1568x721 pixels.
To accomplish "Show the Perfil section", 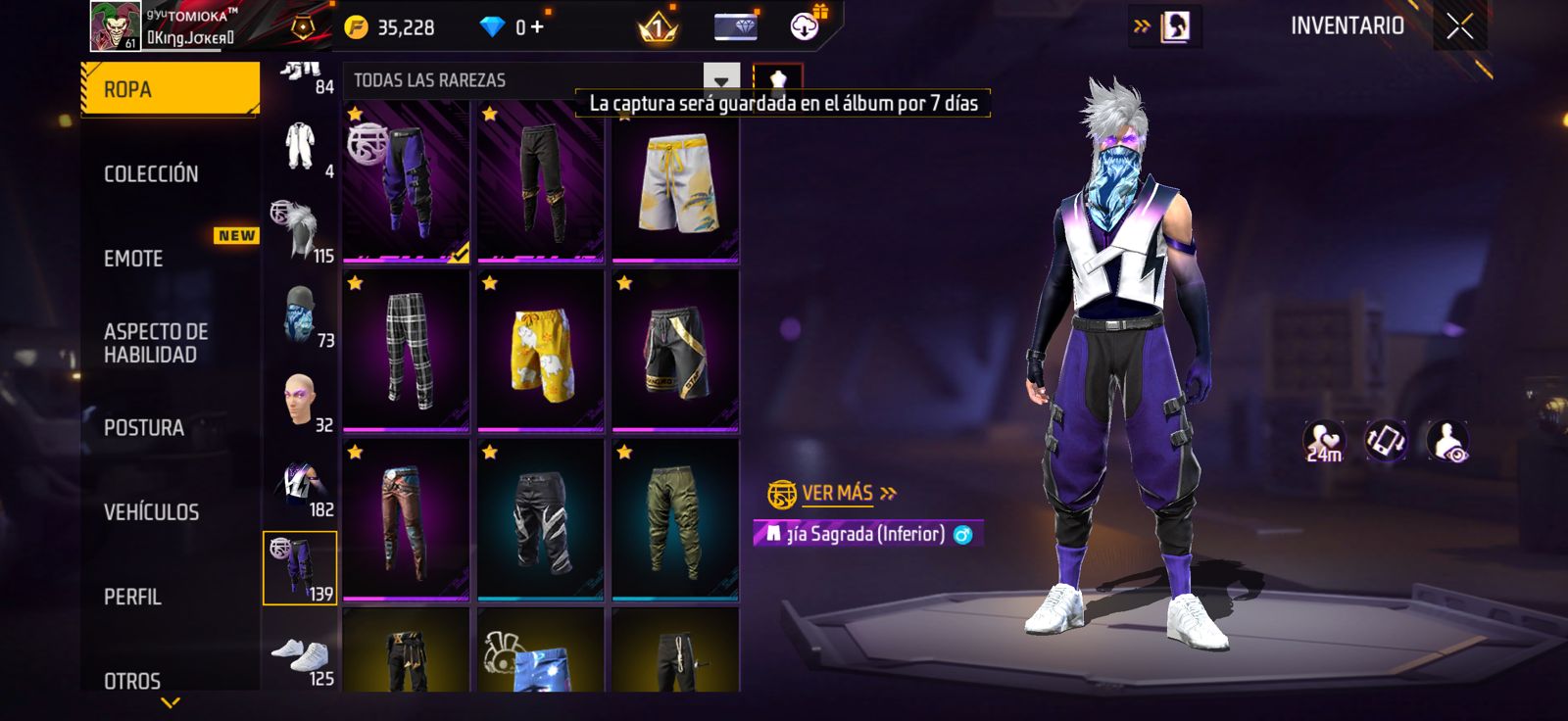I will [x=133, y=597].
